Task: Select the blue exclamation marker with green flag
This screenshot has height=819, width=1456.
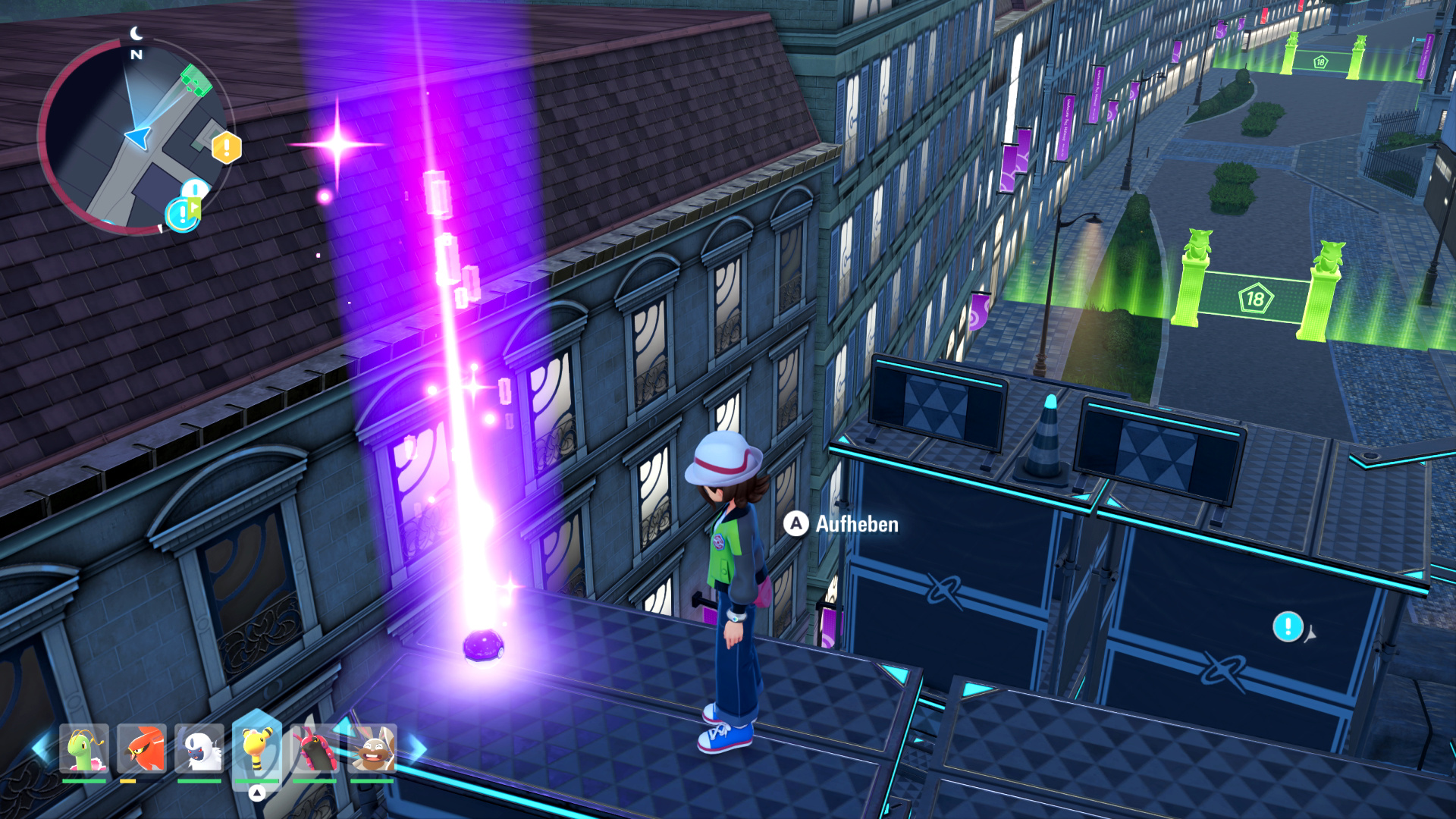Action: coord(183,214)
